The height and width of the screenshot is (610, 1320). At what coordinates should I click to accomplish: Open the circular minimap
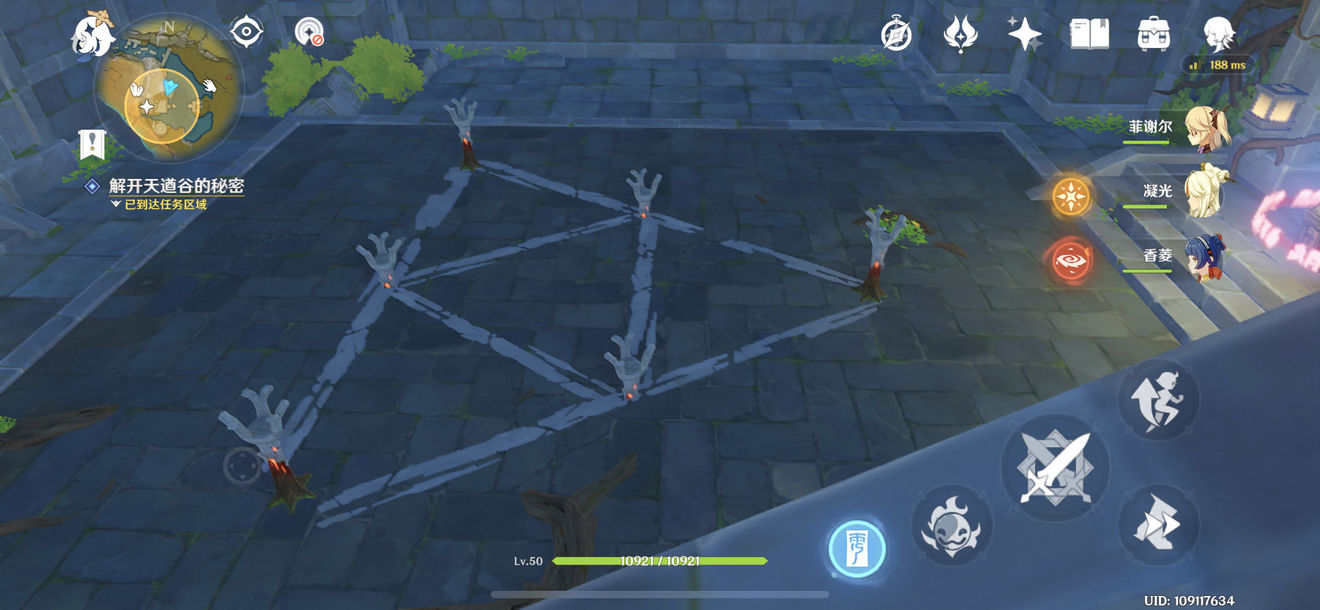(166, 88)
